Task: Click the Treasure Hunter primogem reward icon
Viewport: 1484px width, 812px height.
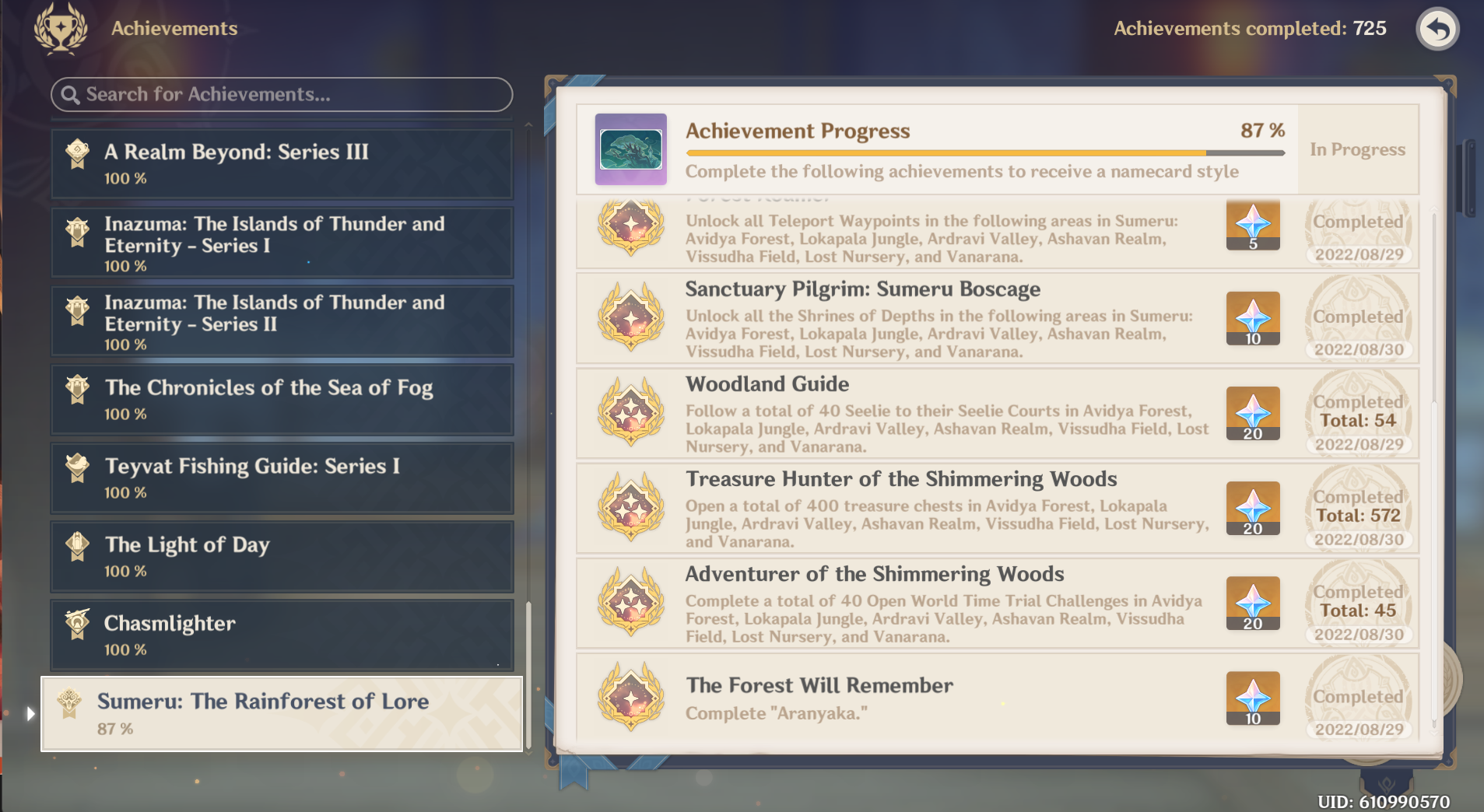Action: pyautogui.click(x=1251, y=509)
